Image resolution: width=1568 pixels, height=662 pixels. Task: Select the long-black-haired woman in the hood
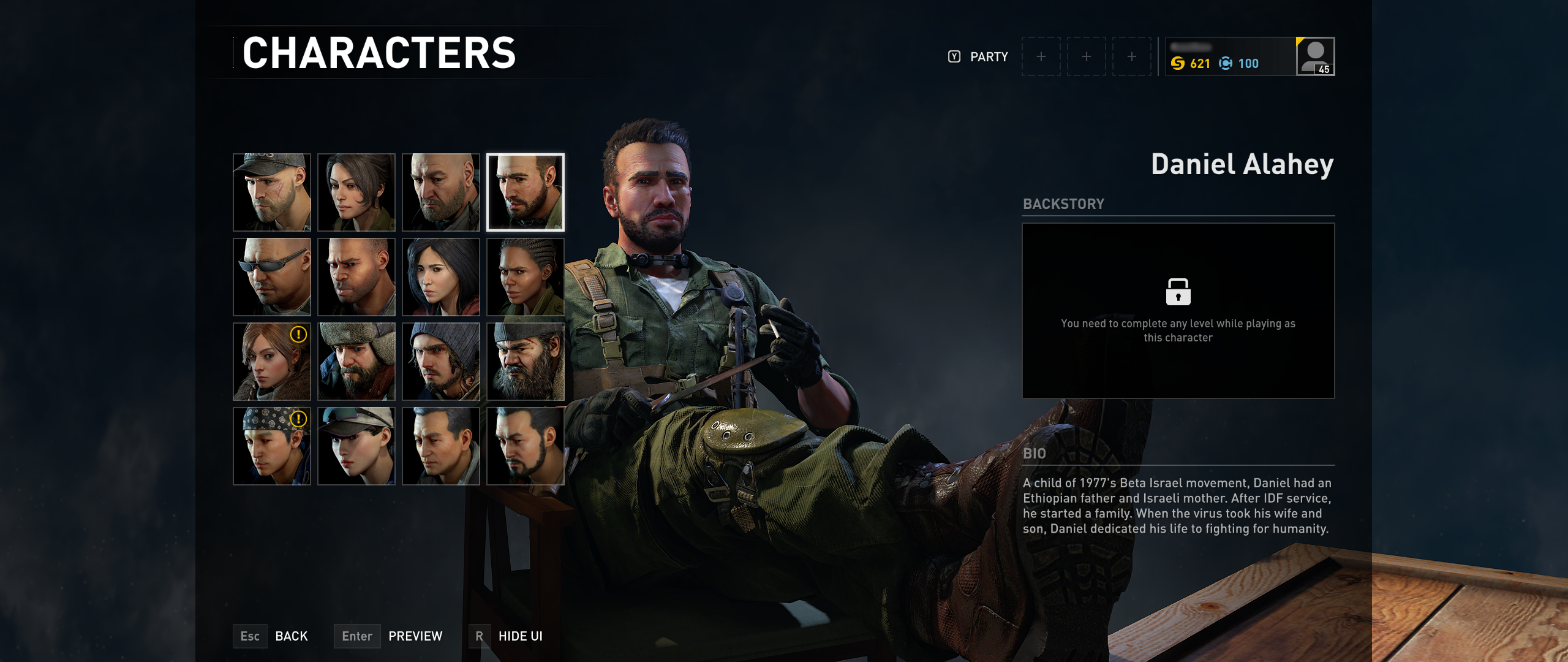[441, 277]
